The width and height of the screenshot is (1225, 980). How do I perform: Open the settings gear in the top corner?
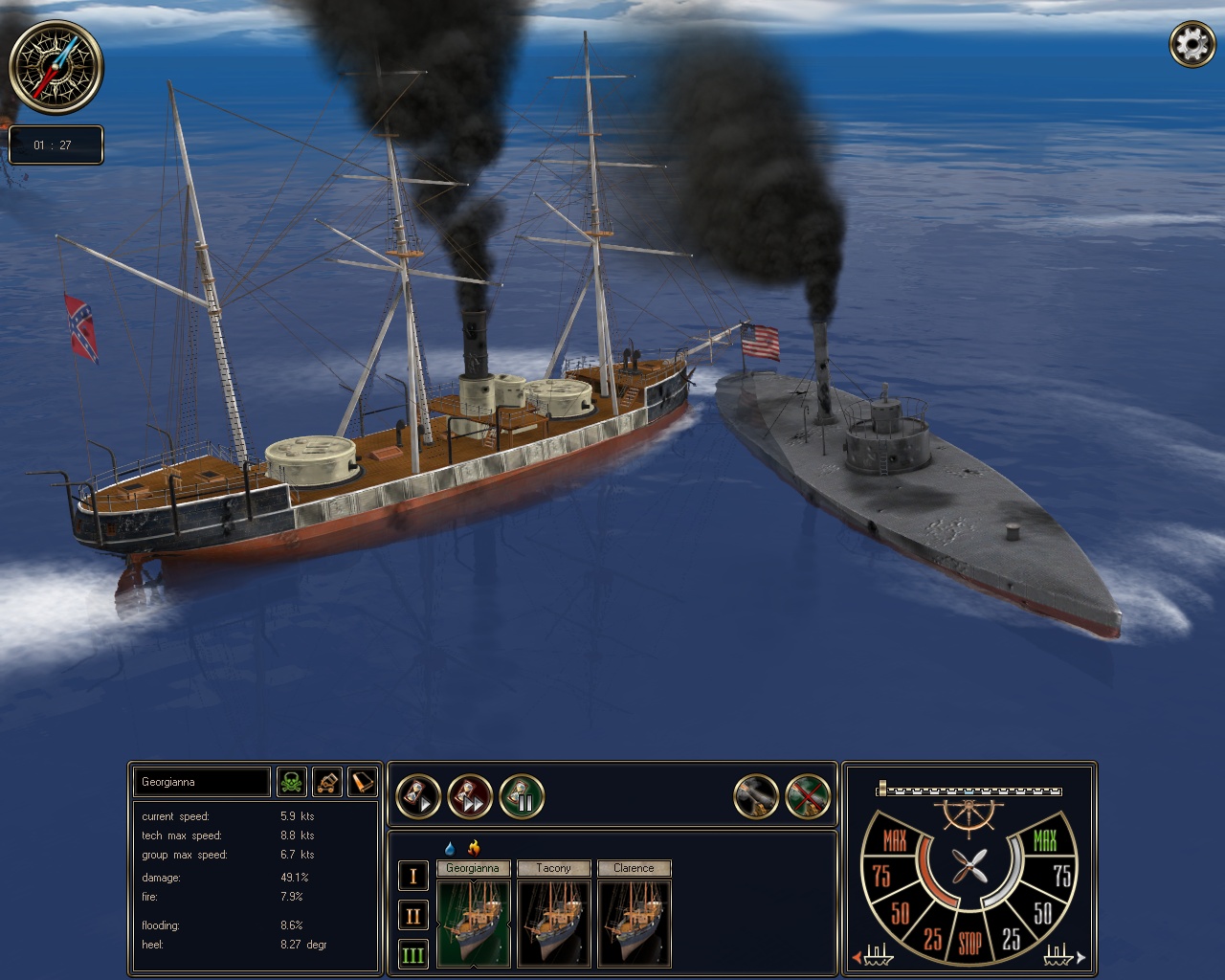pyautogui.click(x=1192, y=43)
